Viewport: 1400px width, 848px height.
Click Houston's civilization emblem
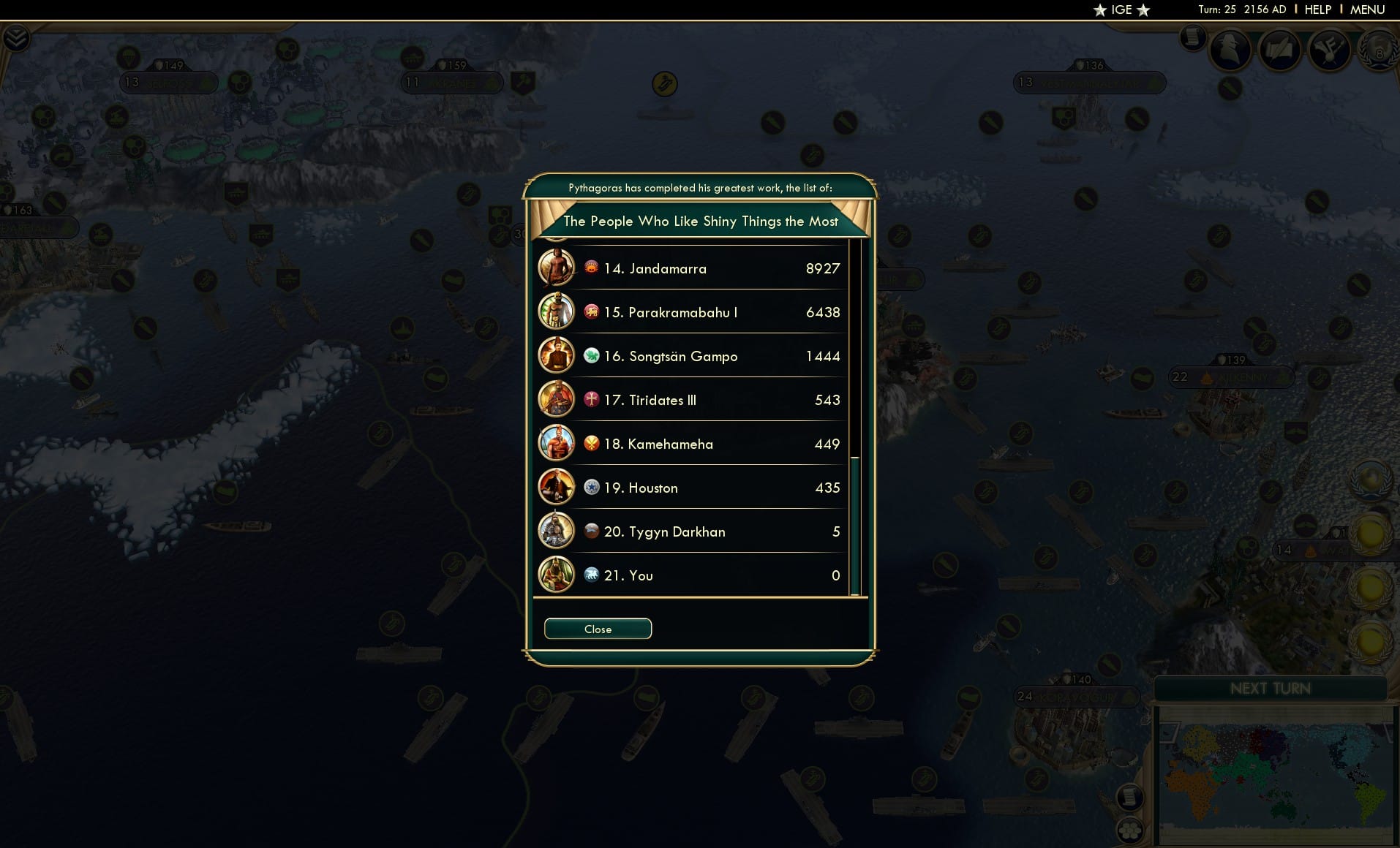click(x=591, y=488)
